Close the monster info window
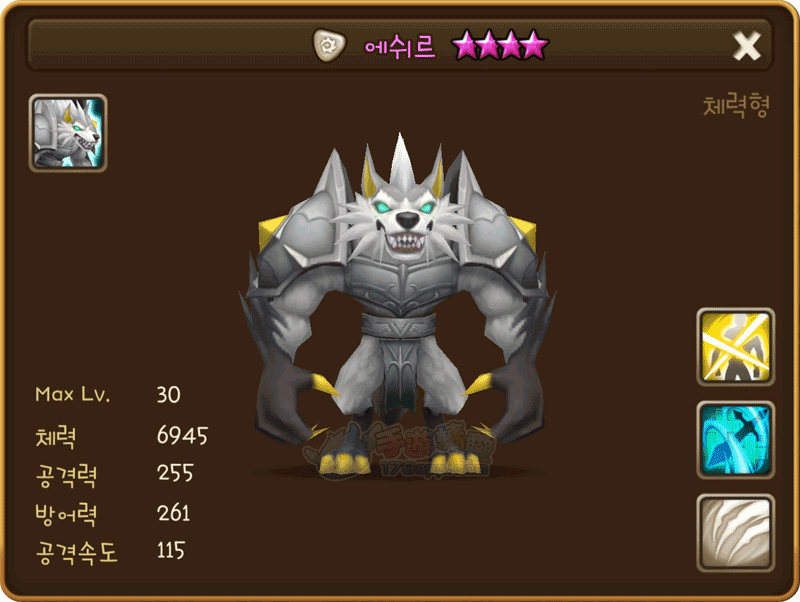This screenshot has height=602, width=800. 747,45
